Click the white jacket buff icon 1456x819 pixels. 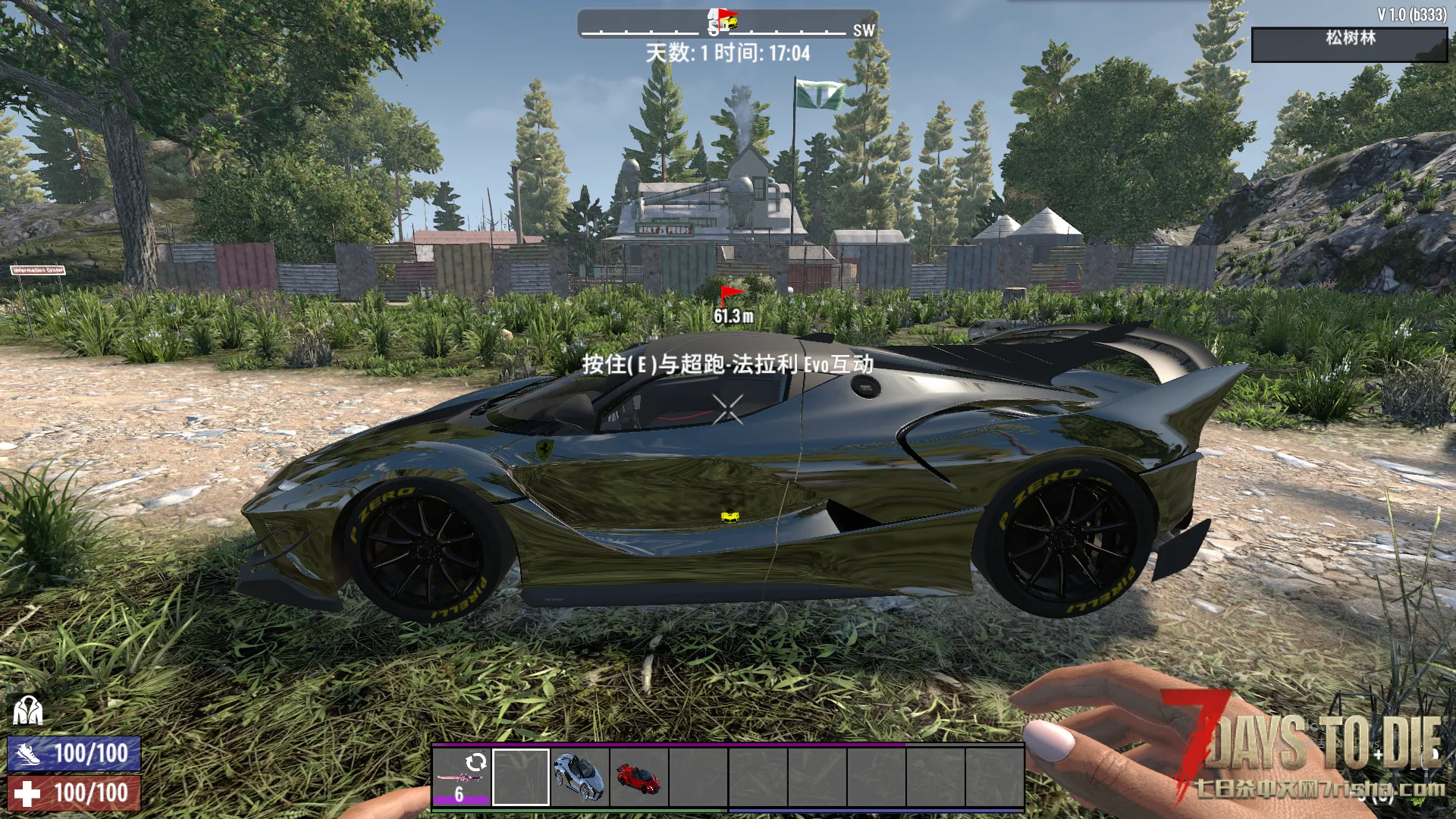27,711
